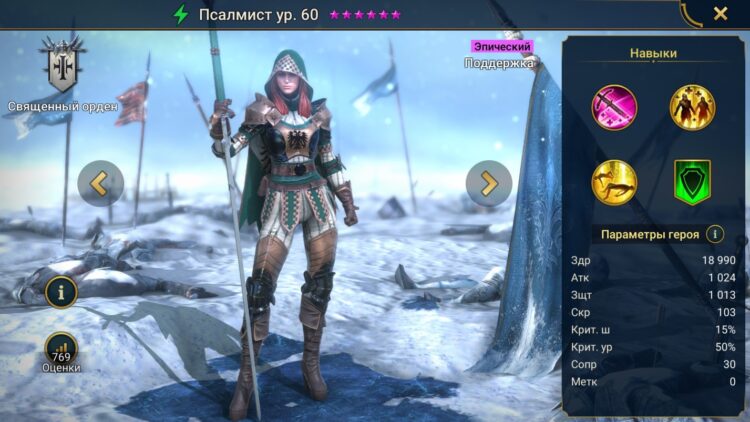This screenshot has width=750, height=422.
Task: Select the green shield aura skill
Action: (692, 182)
